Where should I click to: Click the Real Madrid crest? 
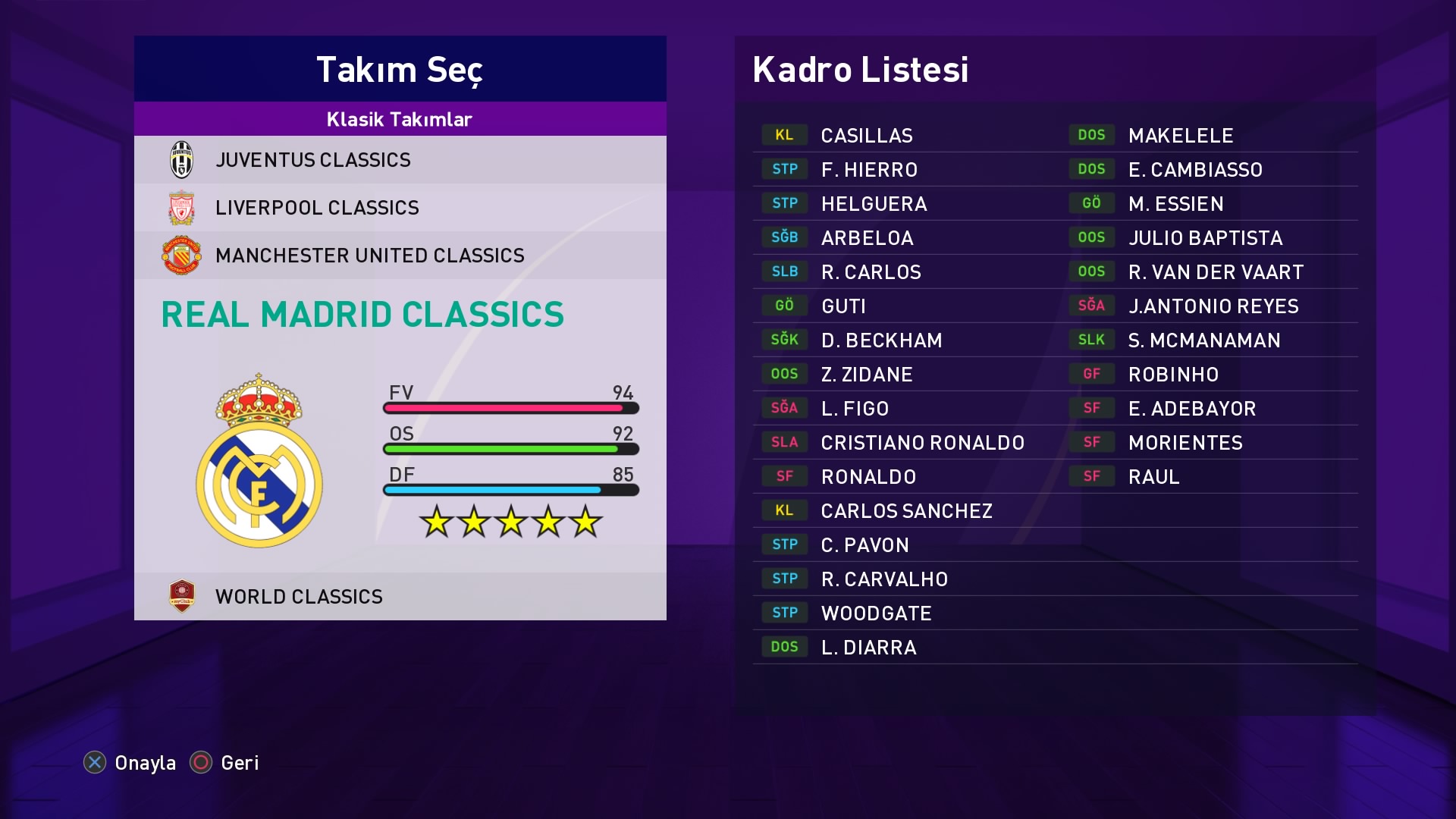(x=259, y=463)
